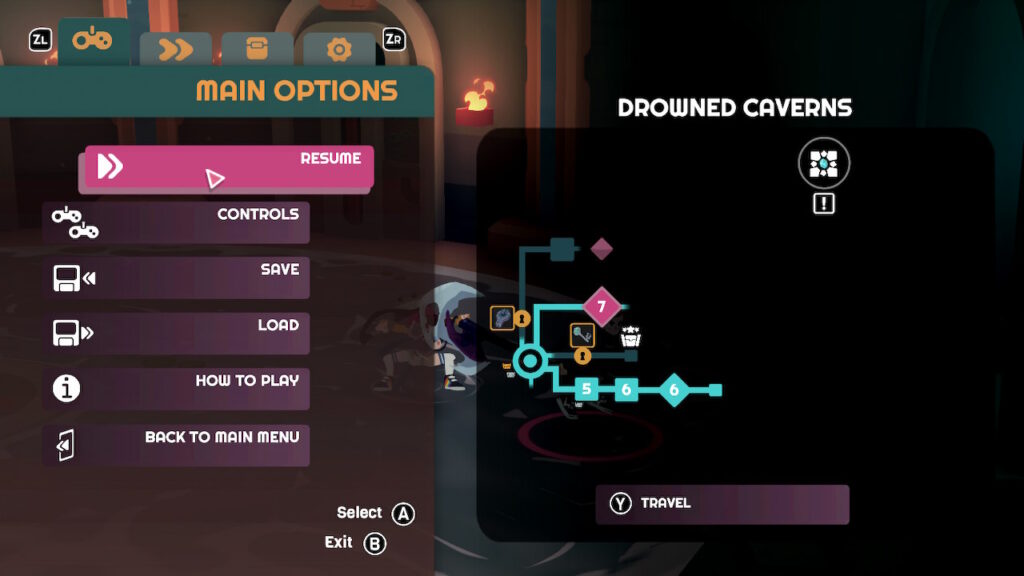
Task: Select the square map node numbered 5
Action: click(587, 389)
